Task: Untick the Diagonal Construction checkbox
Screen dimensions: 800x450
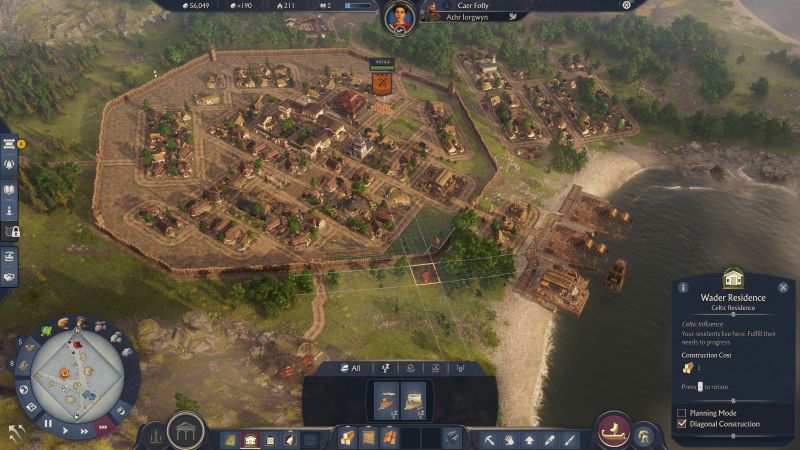Action: coord(682,424)
